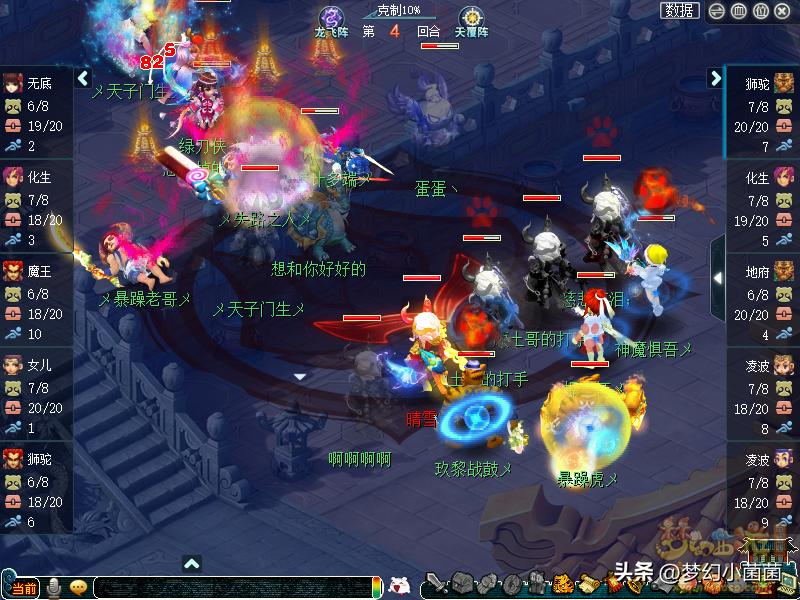Toggle the 血 health display button
The image size is (800, 600).
(x=738, y=11)
